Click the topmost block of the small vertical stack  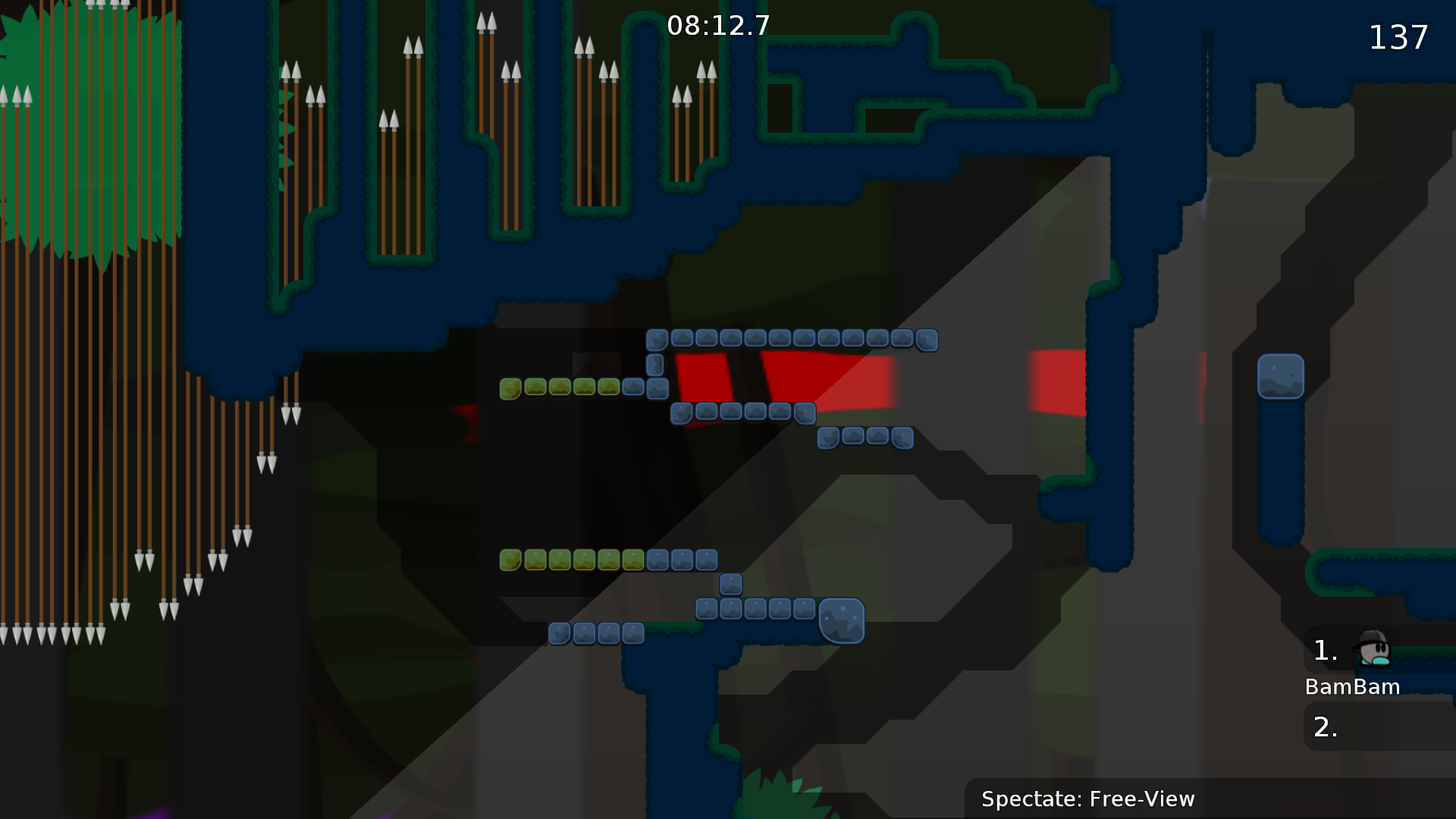click(657, 340)
